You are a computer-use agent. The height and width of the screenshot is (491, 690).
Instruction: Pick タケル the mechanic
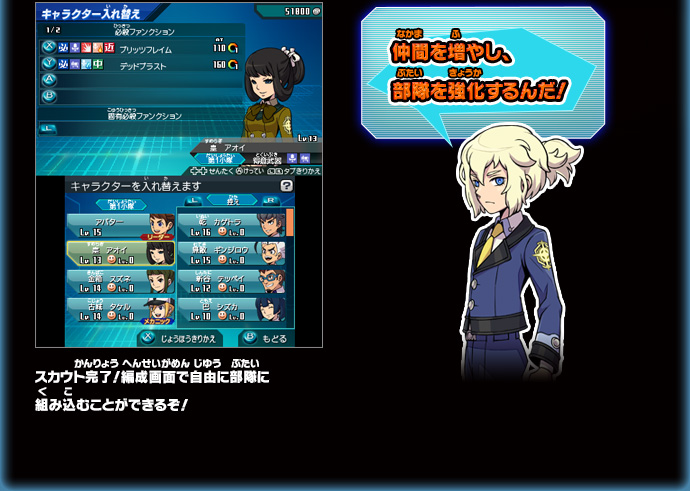click(120, 310)
